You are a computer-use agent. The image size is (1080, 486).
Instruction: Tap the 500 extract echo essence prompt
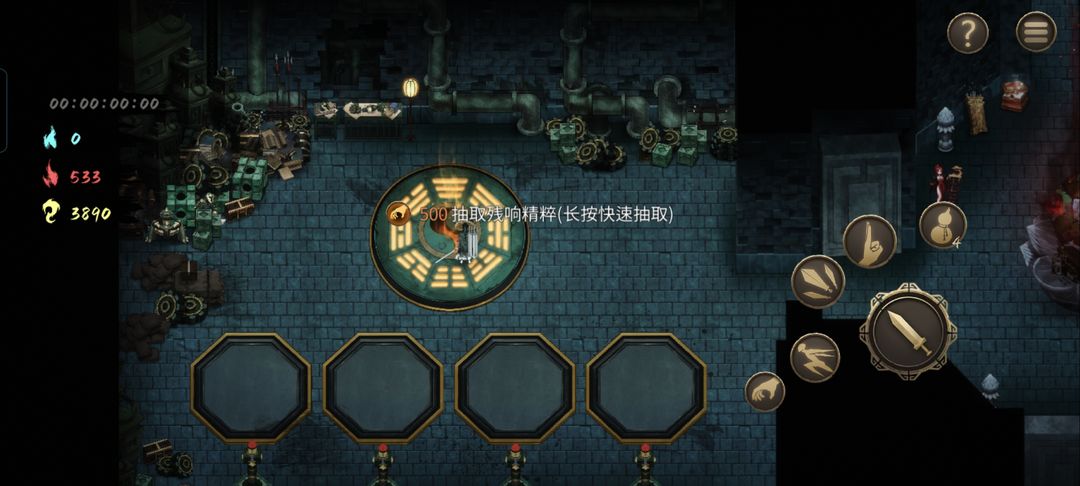tap(532, 214)
